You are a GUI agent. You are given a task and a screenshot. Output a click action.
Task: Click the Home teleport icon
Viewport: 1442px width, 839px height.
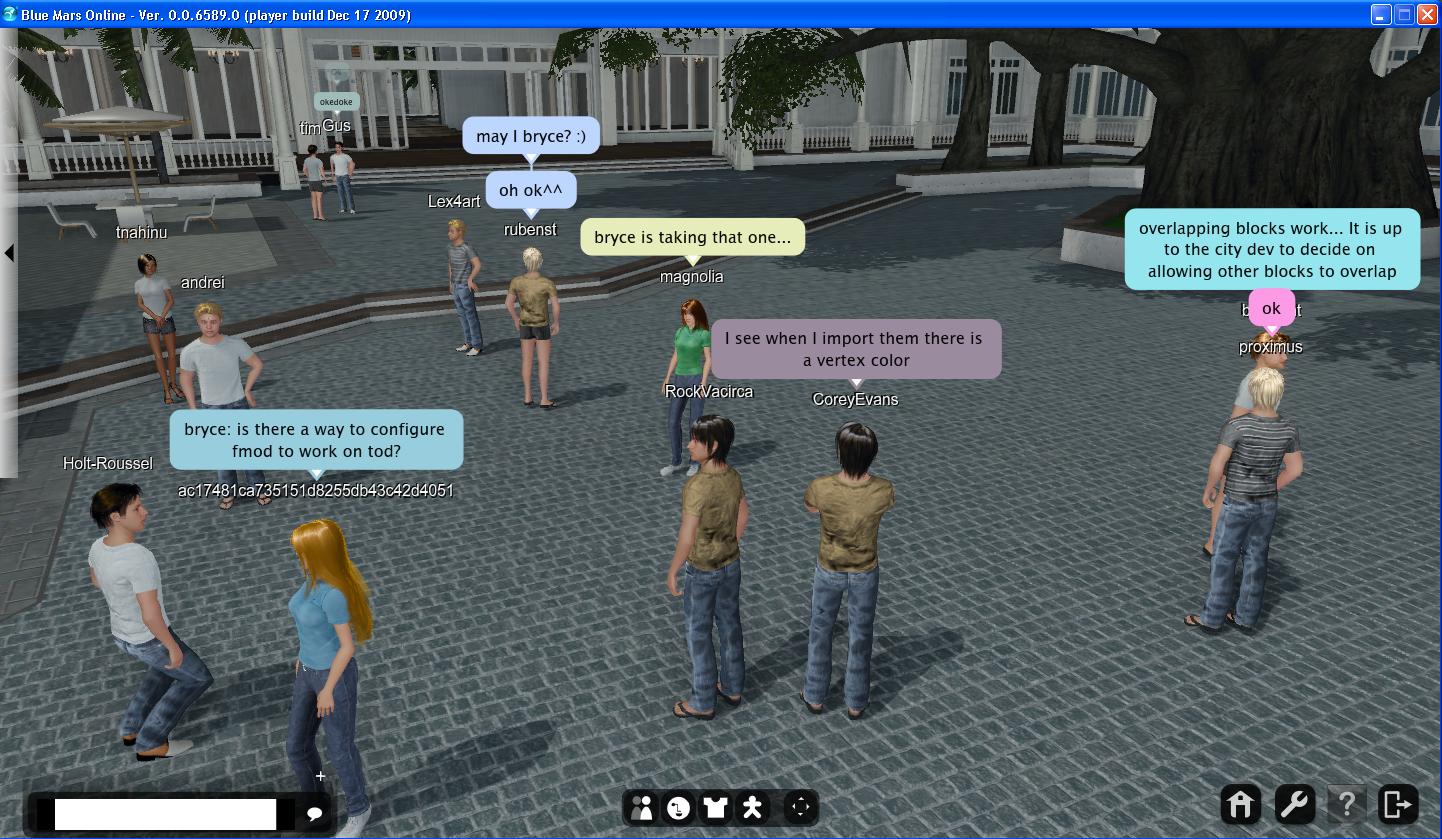point(1240,804)
